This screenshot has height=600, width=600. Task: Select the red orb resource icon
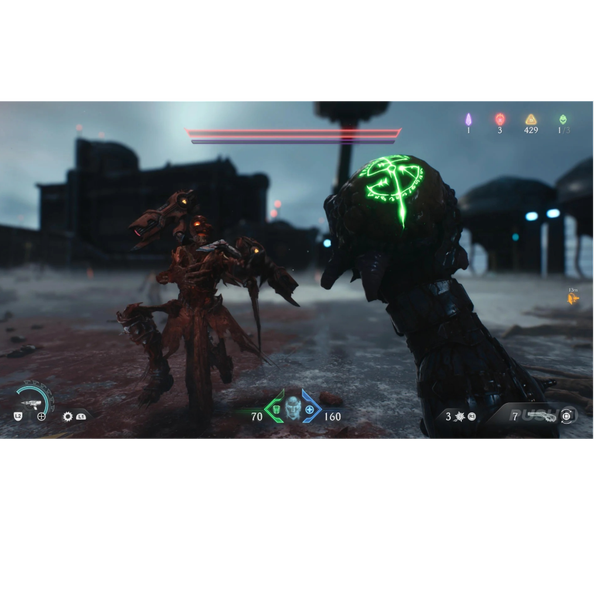click(499, 120)
